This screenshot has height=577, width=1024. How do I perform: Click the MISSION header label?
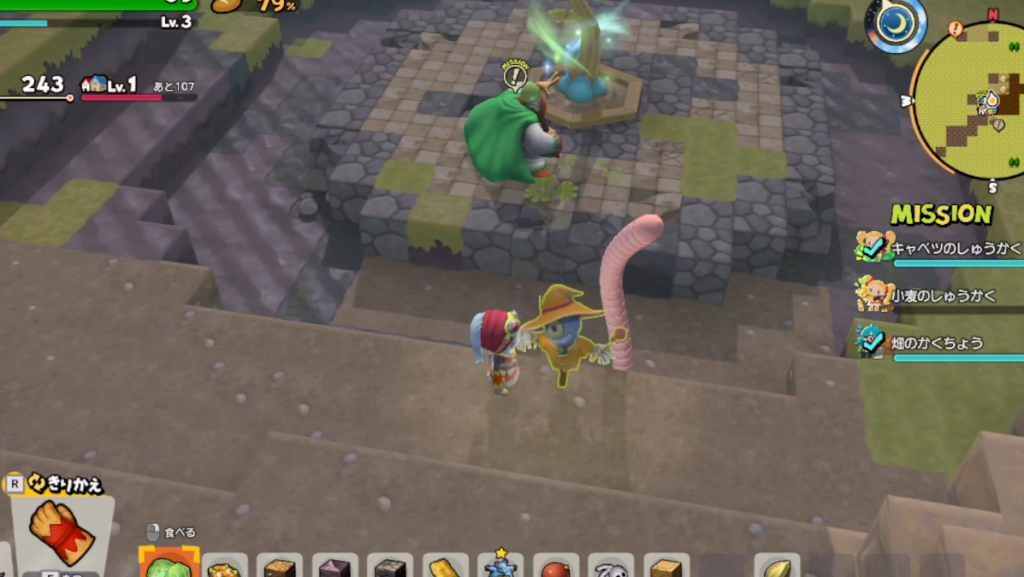click(941, 214)
